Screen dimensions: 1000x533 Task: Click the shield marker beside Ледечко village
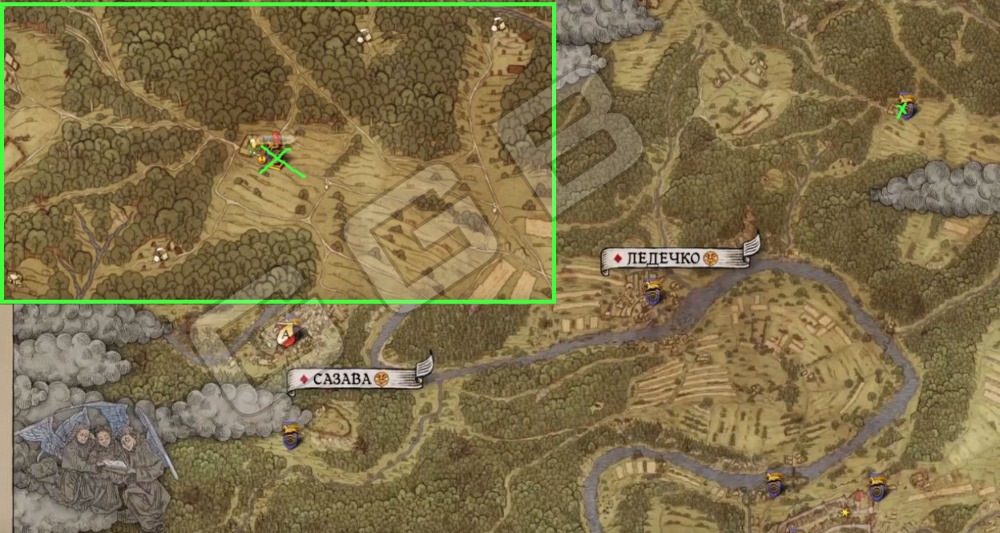tap(653, 293)
